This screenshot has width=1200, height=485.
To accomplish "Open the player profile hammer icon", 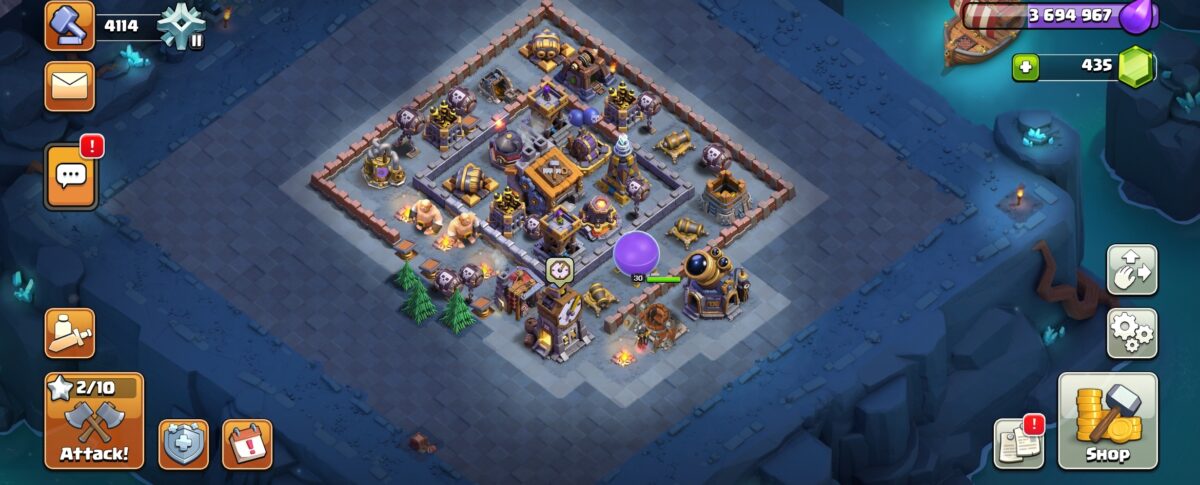I will pyautogui.click(x=70, y=25).
